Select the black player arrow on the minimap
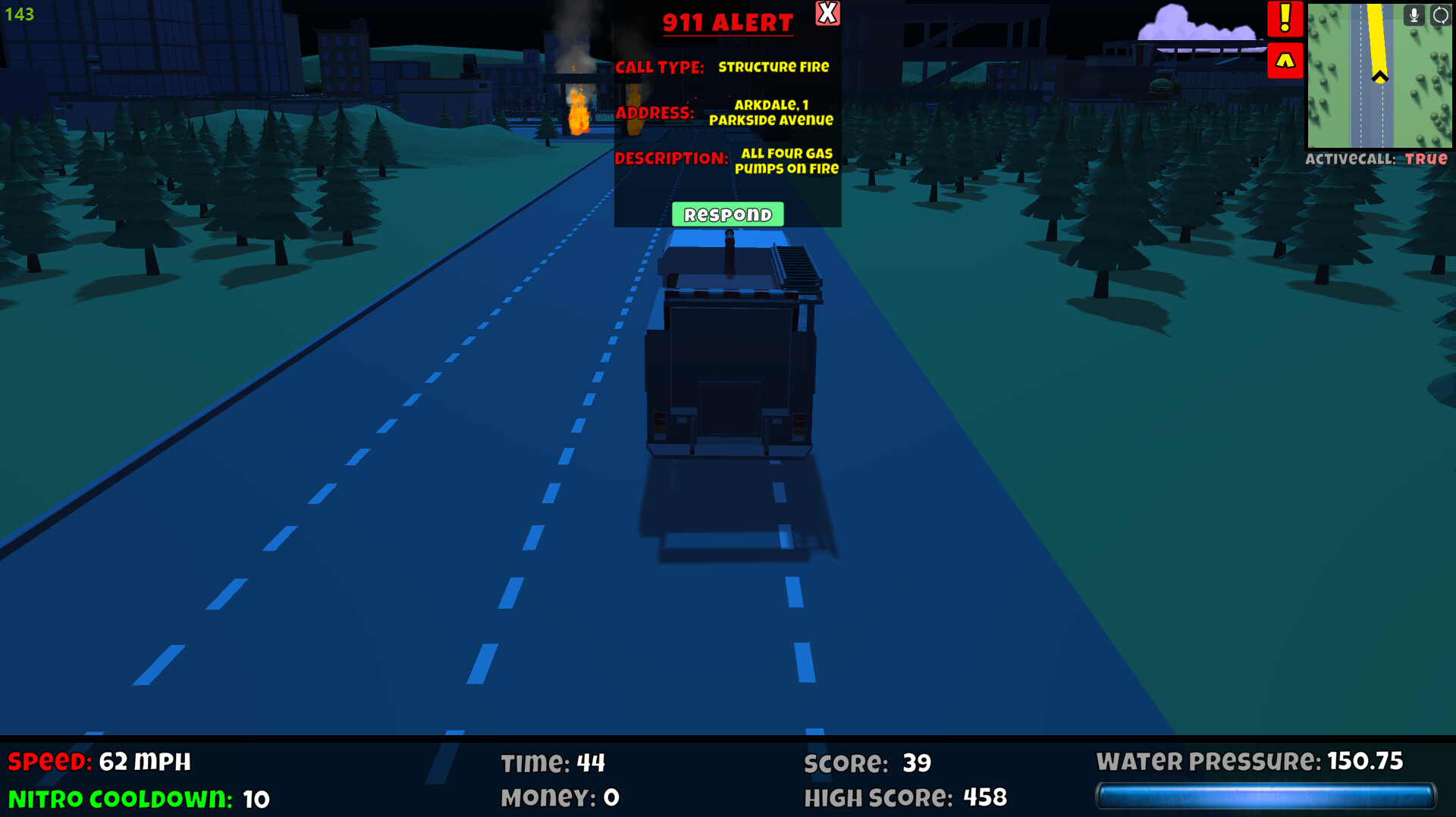The width and height of the screenshot is (1456, 817). pyautogui.click(x=1379, y=76)
